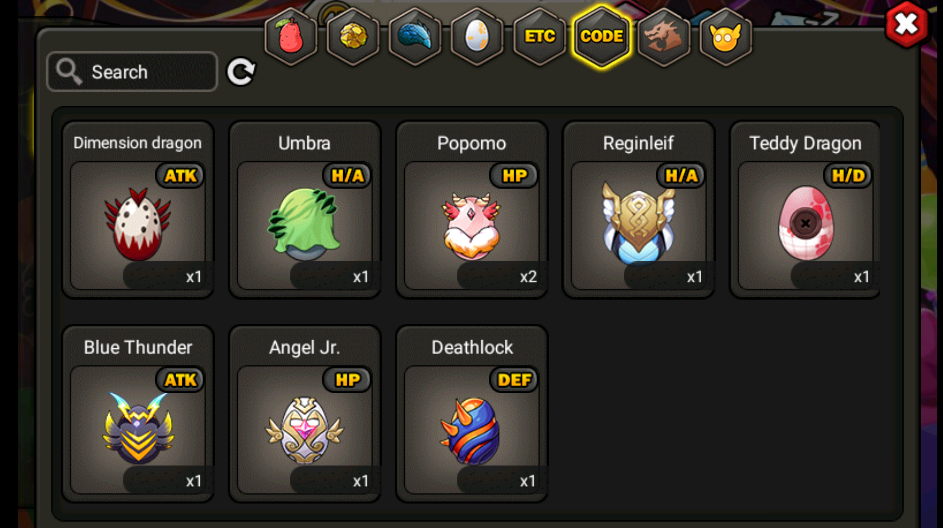
Task: Switch to the red fruit tab
Action: click(291, 37)
